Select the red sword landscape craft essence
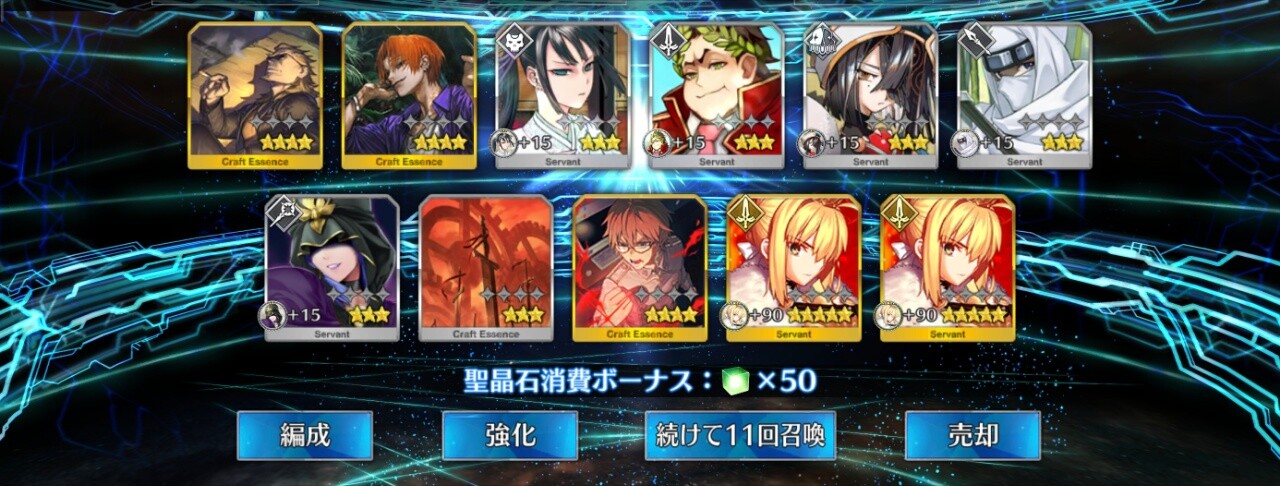The height and width of the screenshot is (486, 1280). tap(486, 267)
